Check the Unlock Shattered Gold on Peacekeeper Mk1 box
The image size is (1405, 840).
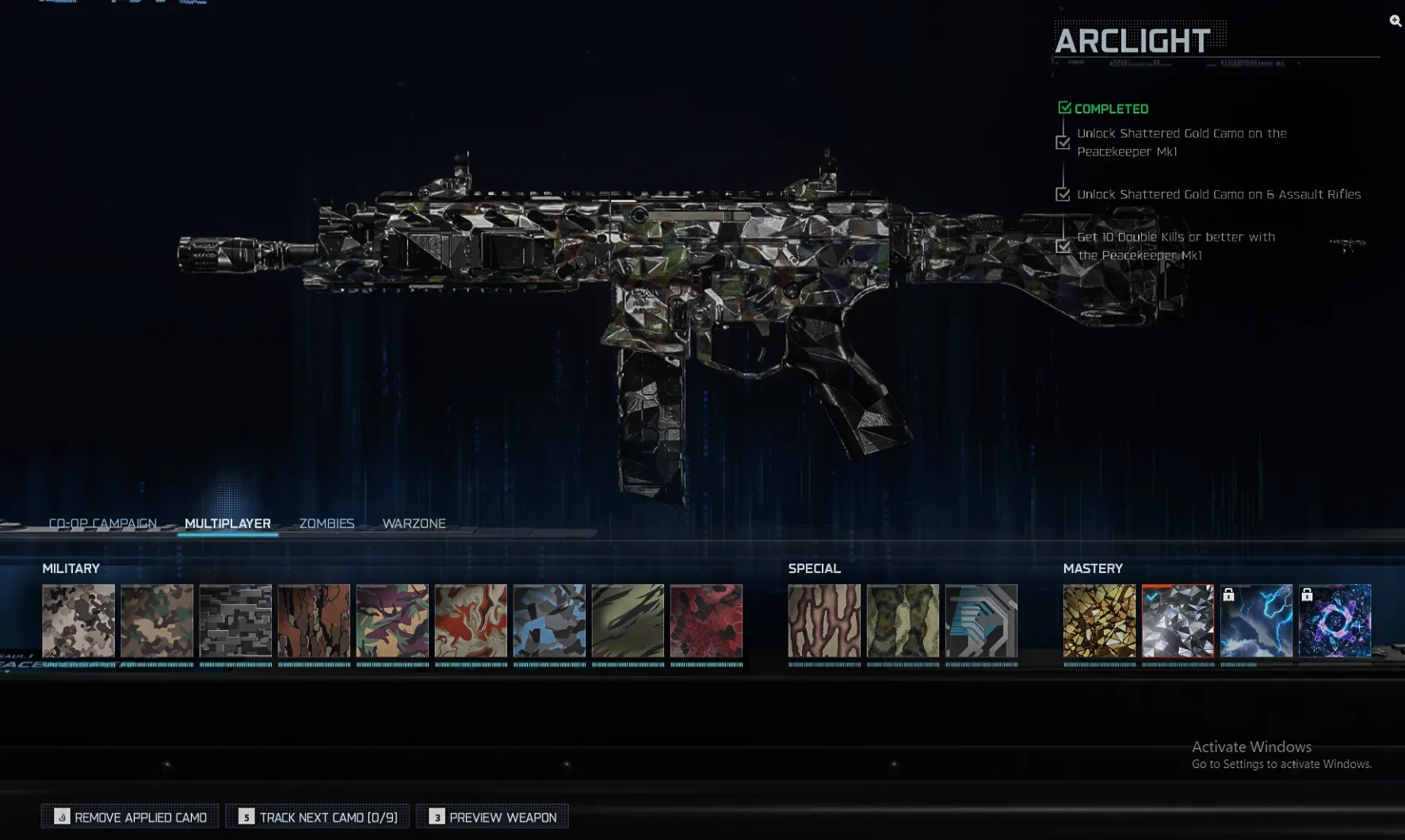click(1063, 143)
